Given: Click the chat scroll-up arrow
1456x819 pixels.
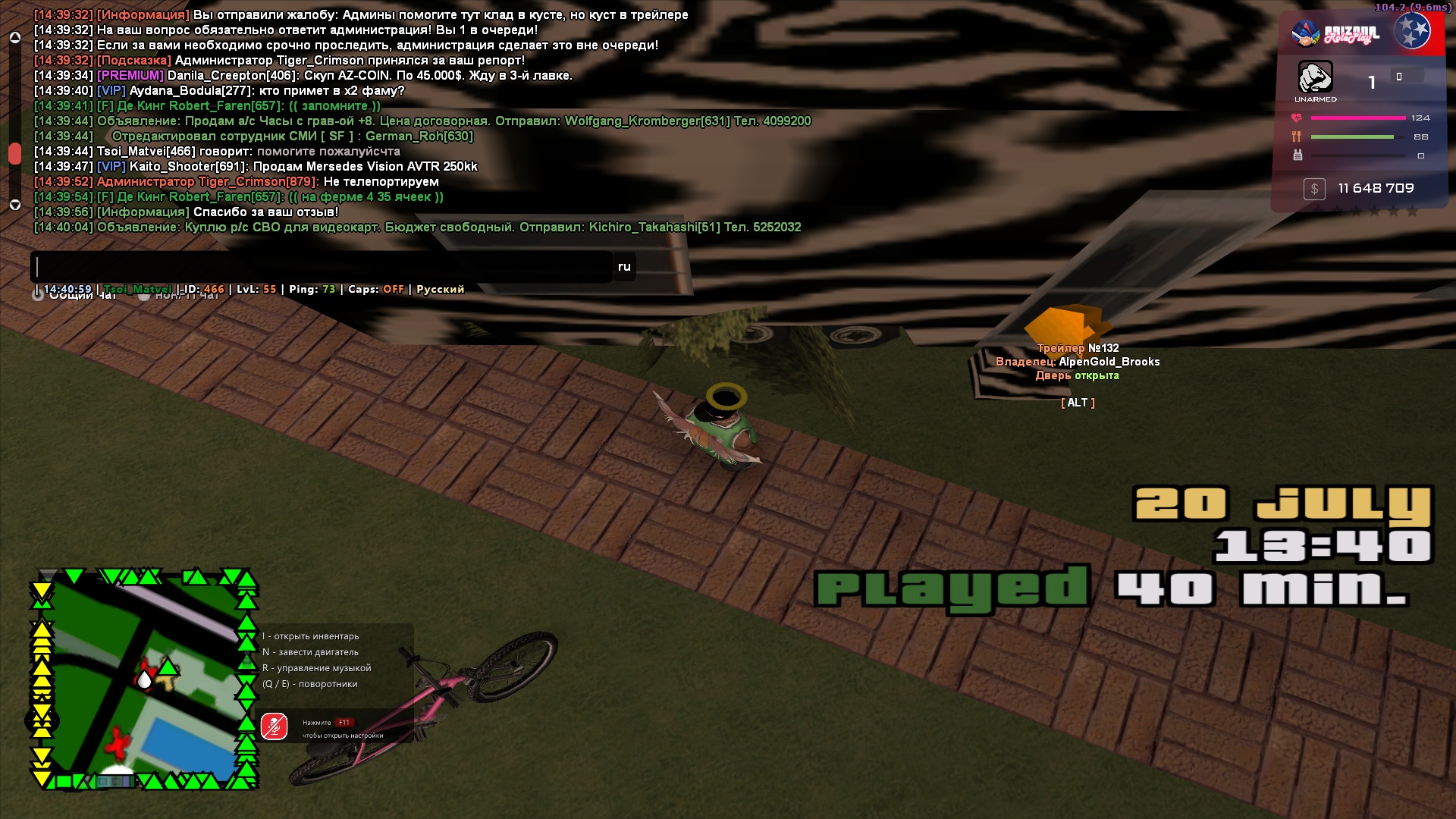Looking at the screenshot, I should tap(14, 37).
